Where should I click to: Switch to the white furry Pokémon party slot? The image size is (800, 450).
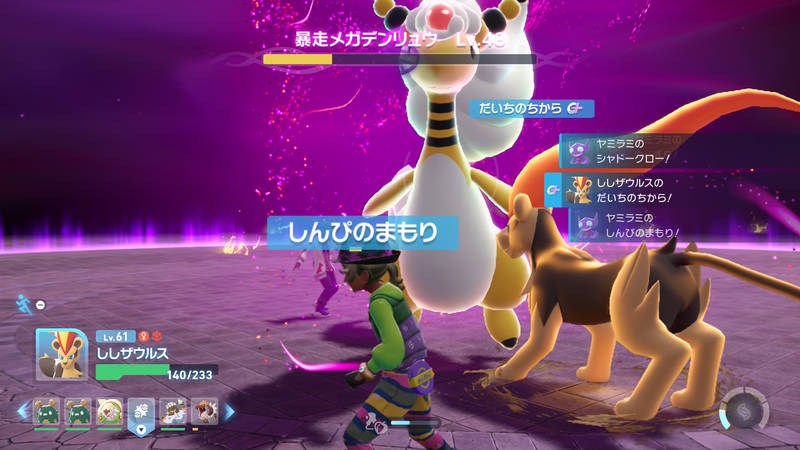point(173,410)
